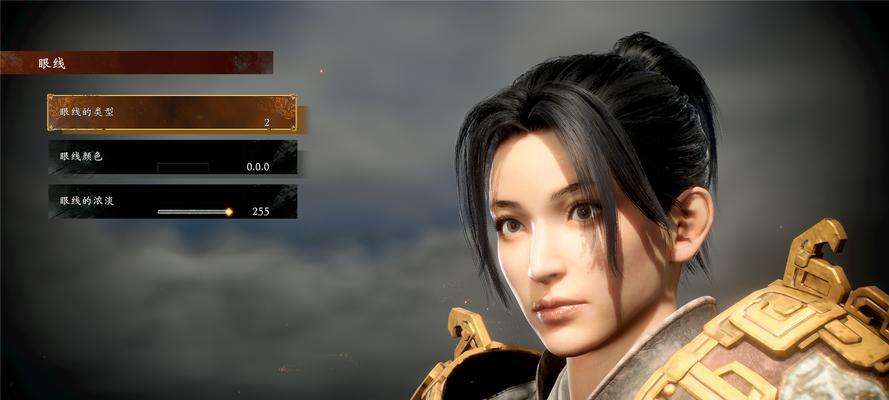889x400 pixels.
Task: Adjust the 眼线的浓淡 slider
Action: (x=194, y=212)
